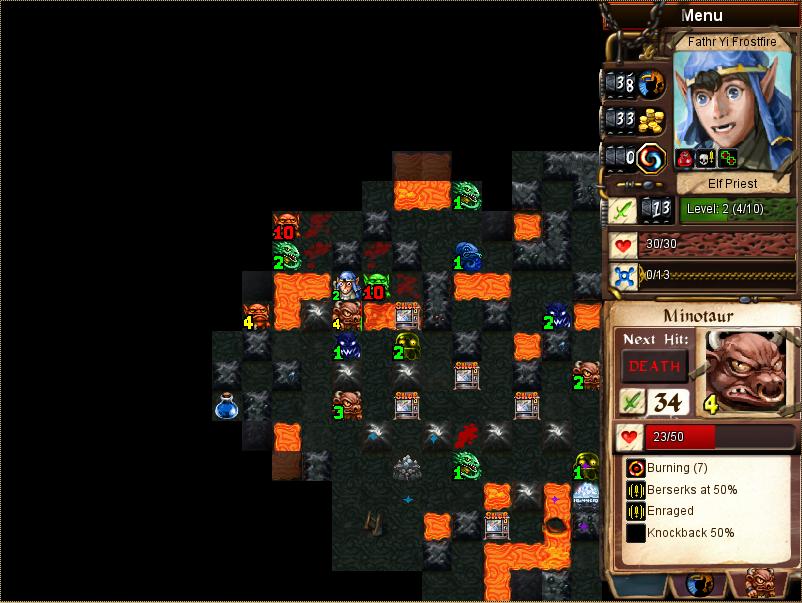Image resolution: width=802 pixels, height=603 pixels.
Task: Inspect the skull status icon under the portrait
Action: coord(707,158)
